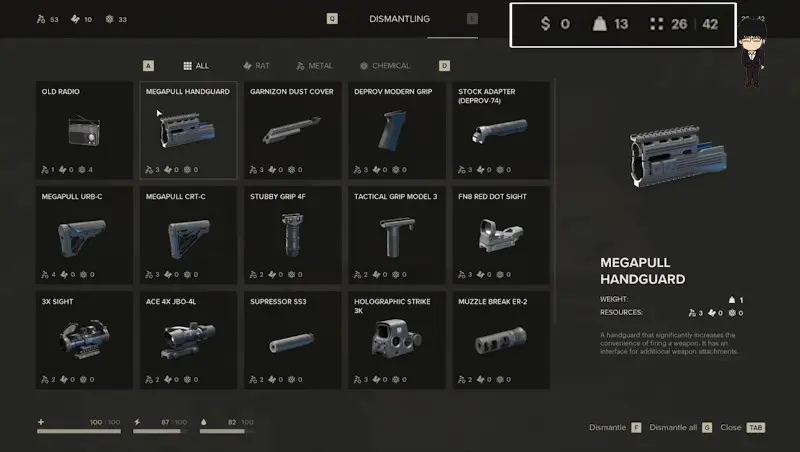Select the Tactical Grip Model 3
The image size is (800, 452).
tap(397, 235)
